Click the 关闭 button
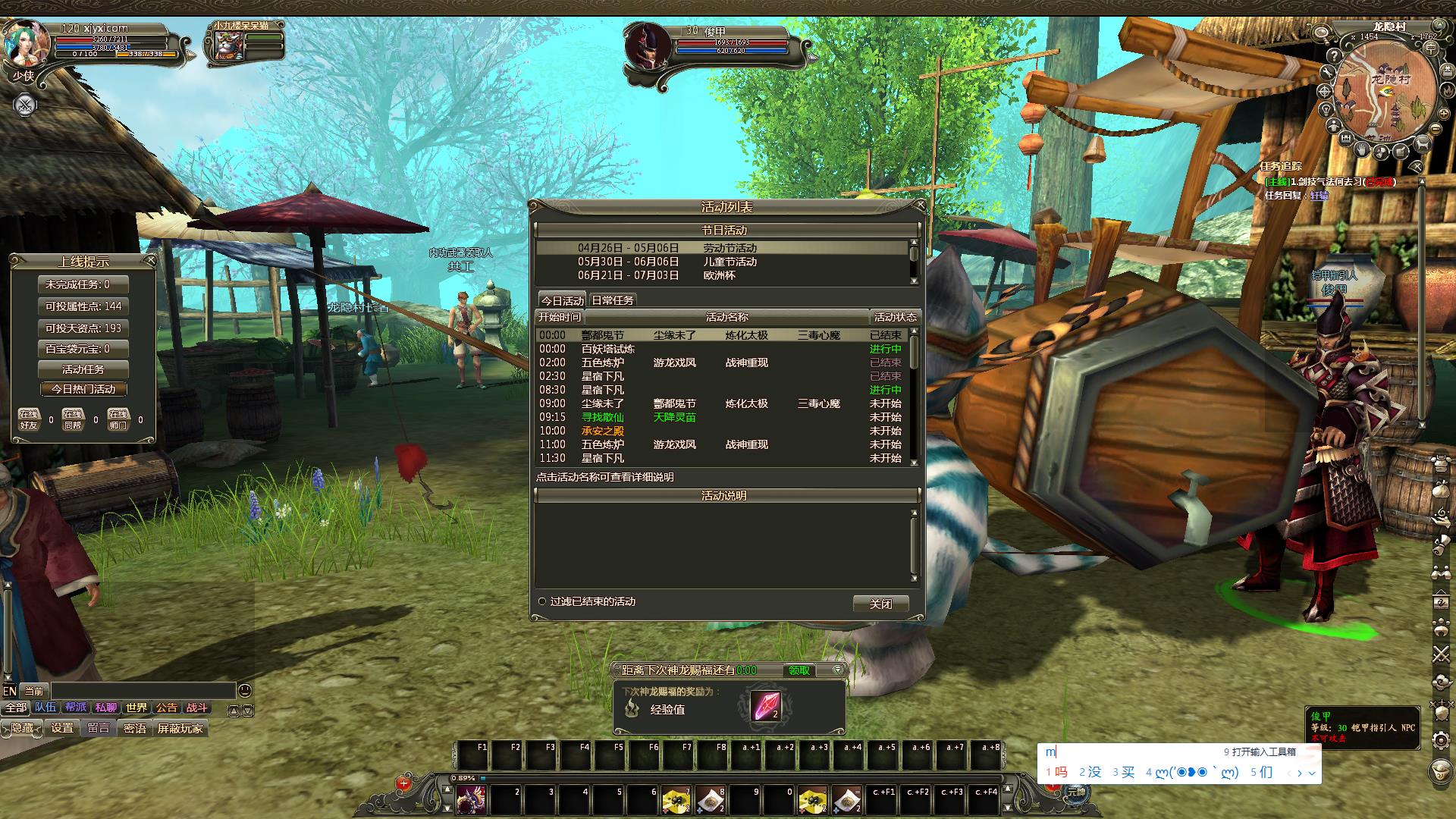The image size is (1456, 819). [x=880, y=604]
